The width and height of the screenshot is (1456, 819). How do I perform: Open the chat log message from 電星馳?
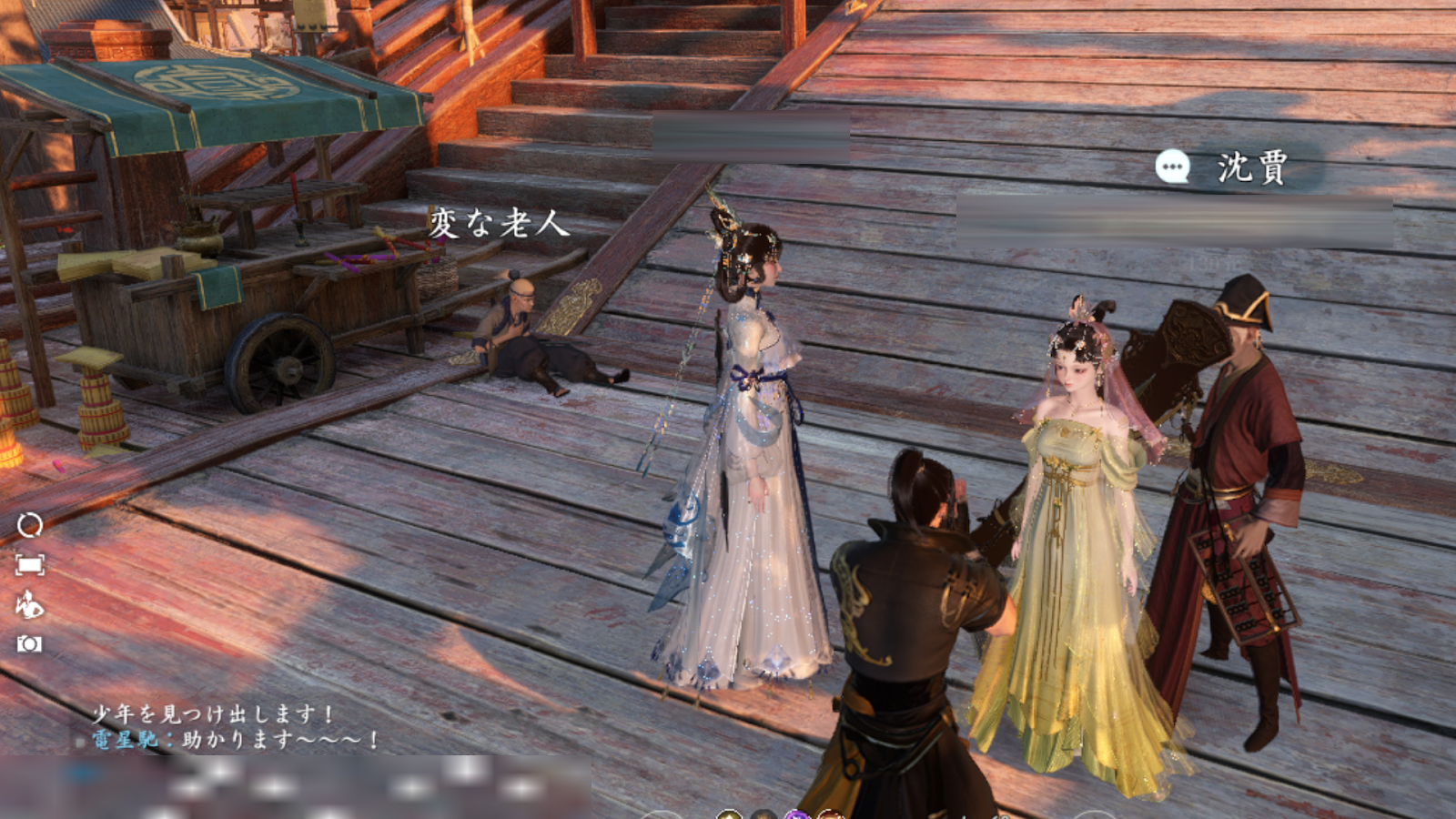point(235,739)
